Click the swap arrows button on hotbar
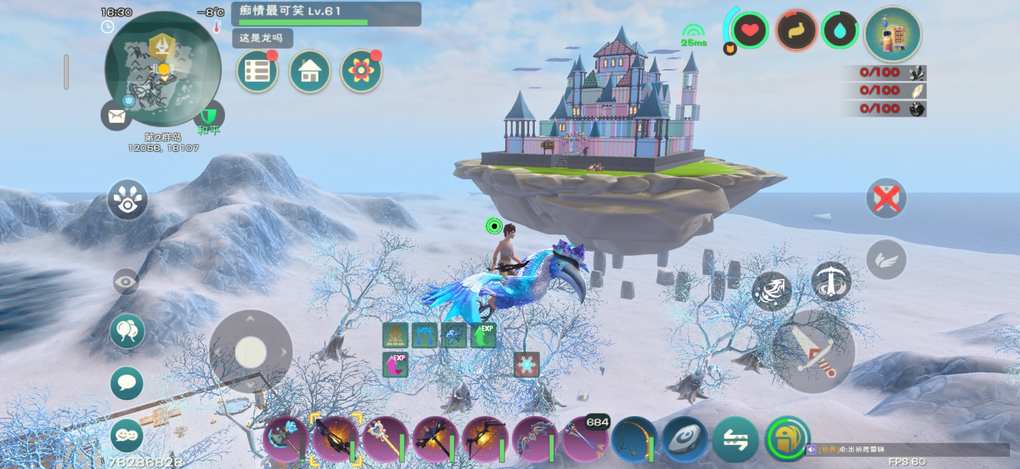 click(x=735, y=439)
